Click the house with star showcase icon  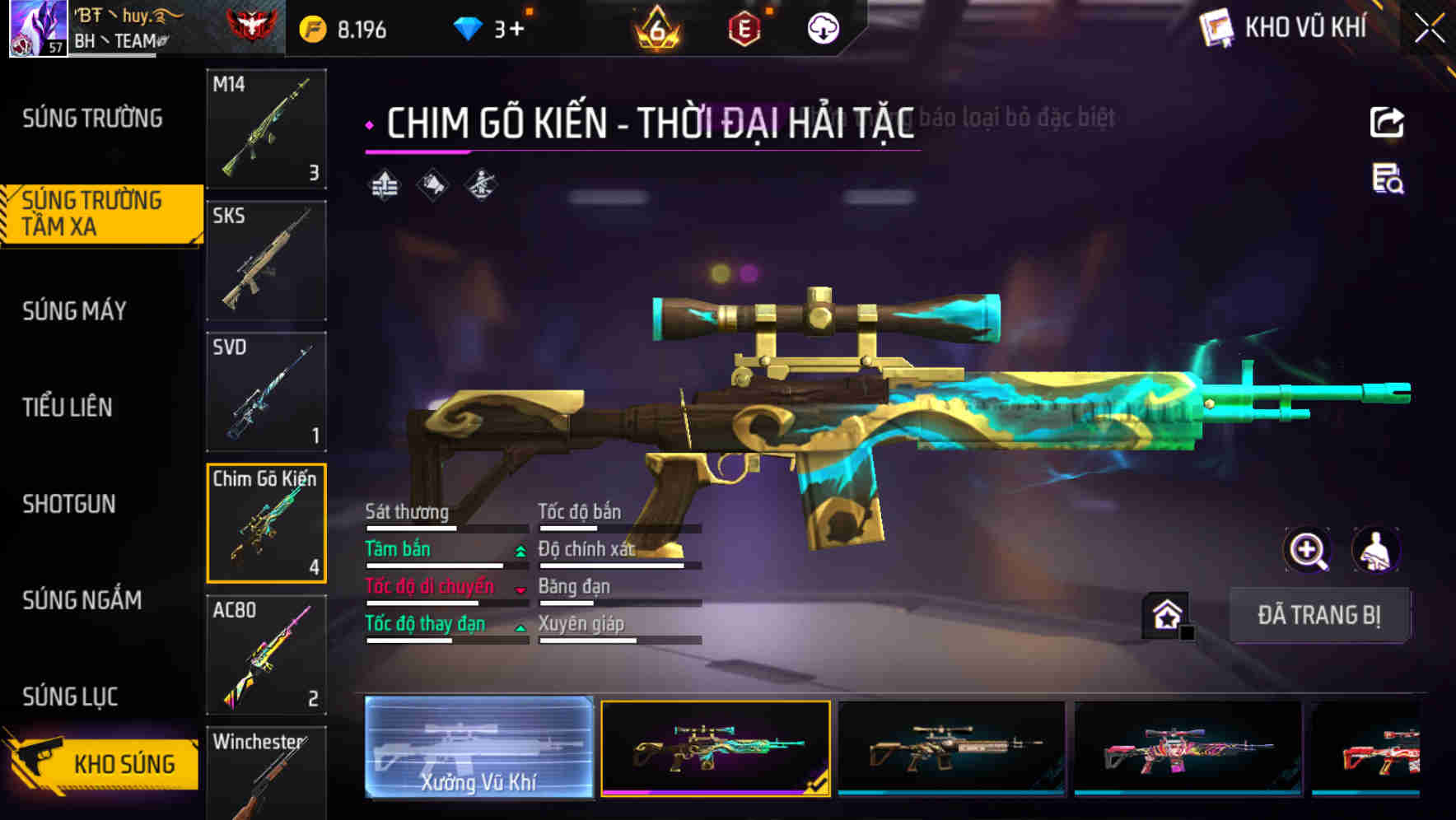tap(1167, 615)
